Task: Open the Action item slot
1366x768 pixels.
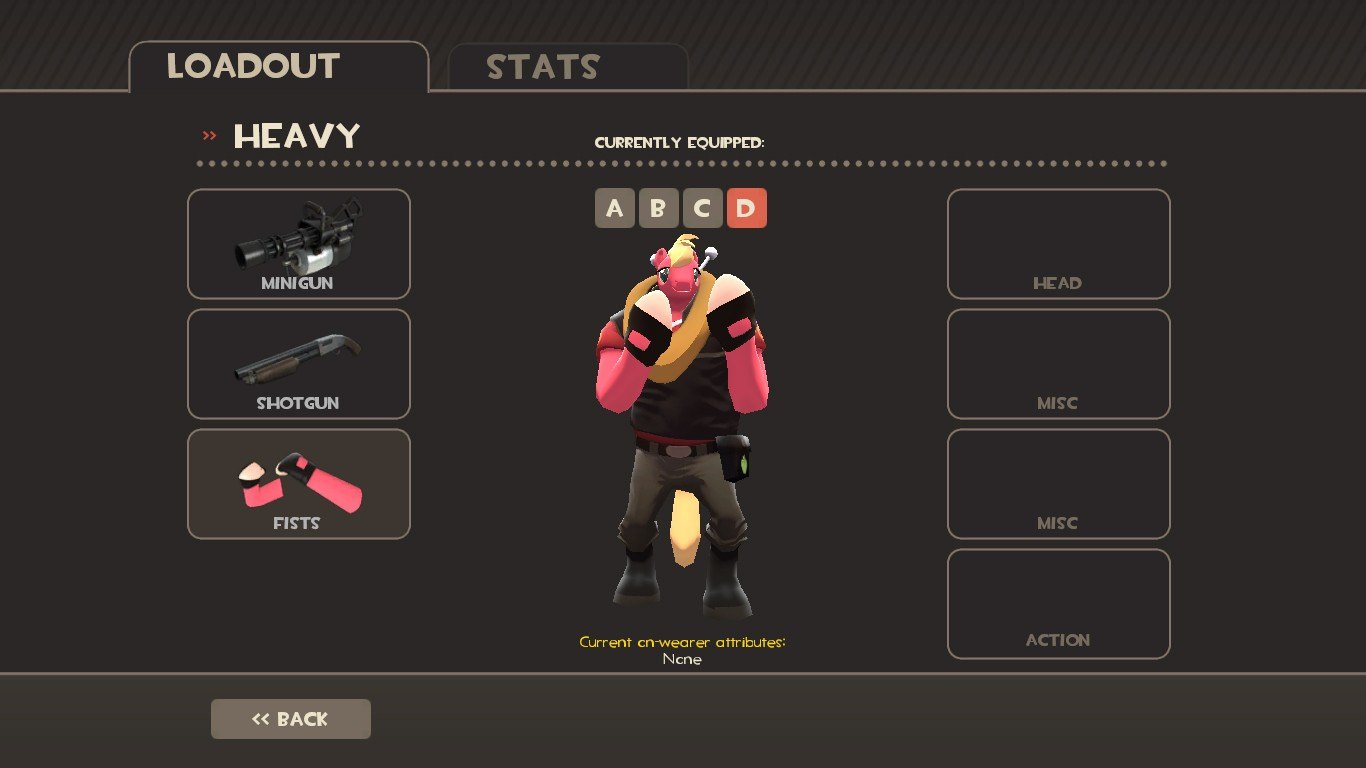Action: (x=1058, y=604)
